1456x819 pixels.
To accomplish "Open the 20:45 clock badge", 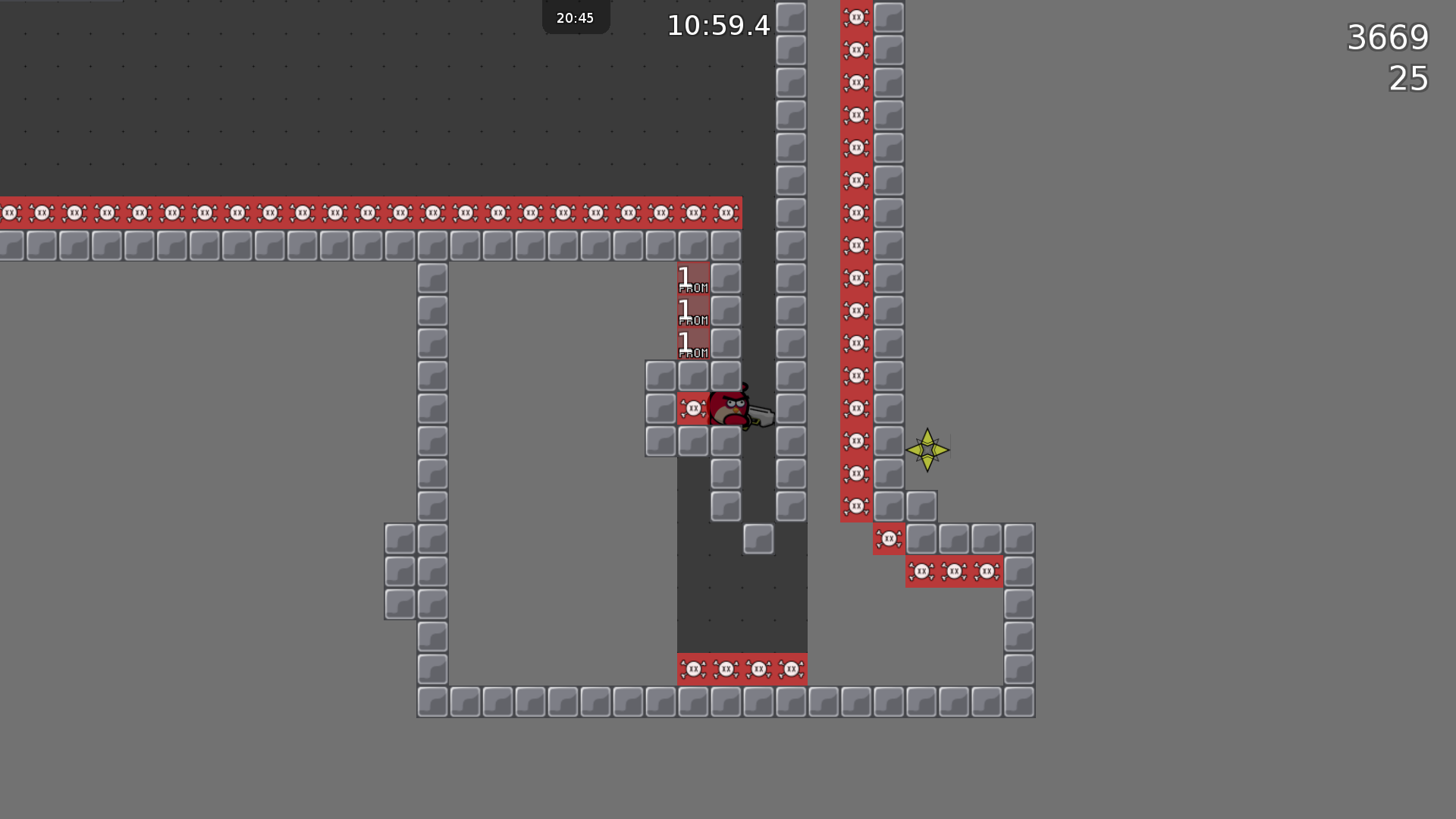I will [x=576, y=17].
